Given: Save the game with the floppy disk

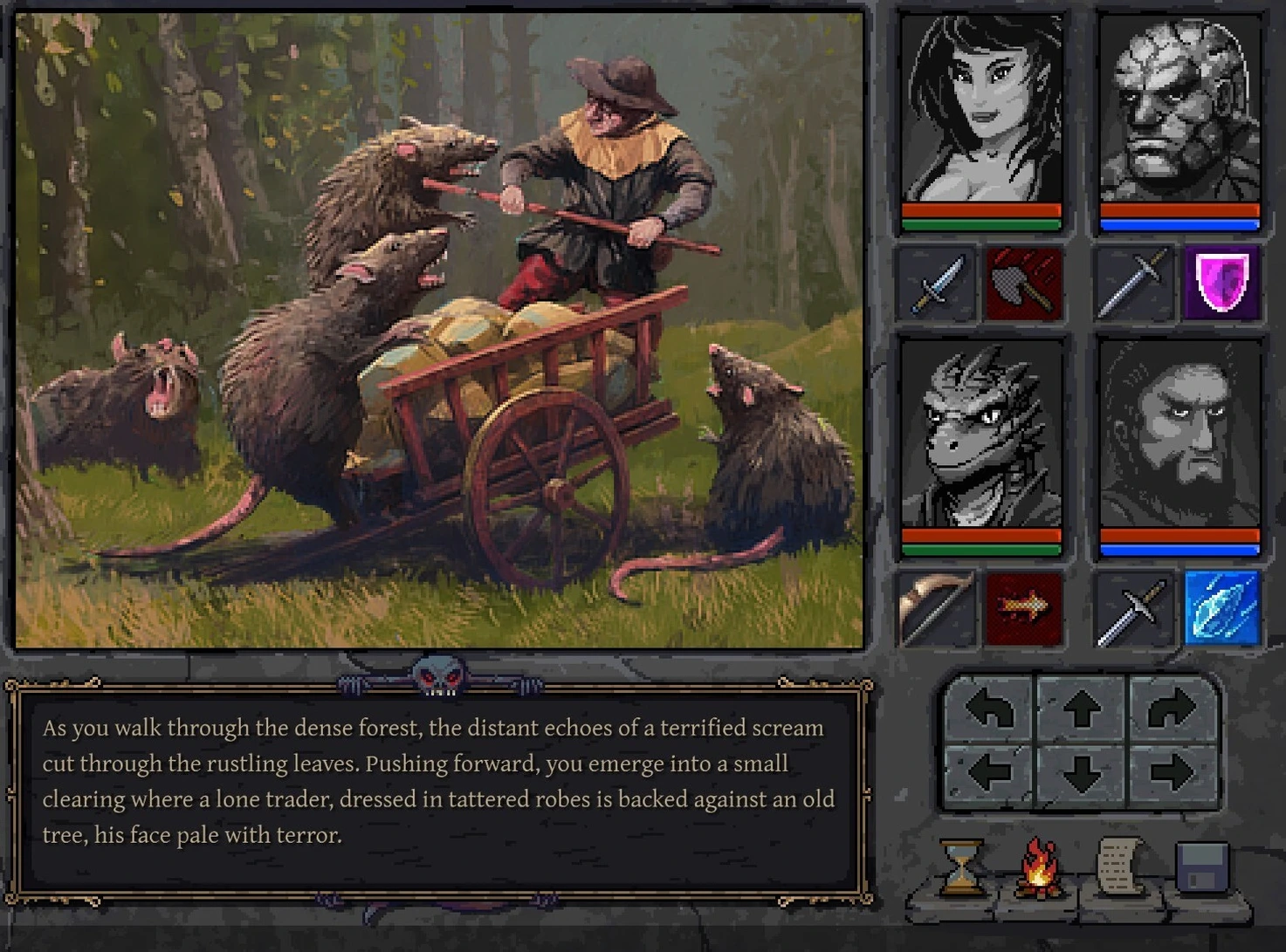Looking at the screenshot, I should tap(1202, 867).
